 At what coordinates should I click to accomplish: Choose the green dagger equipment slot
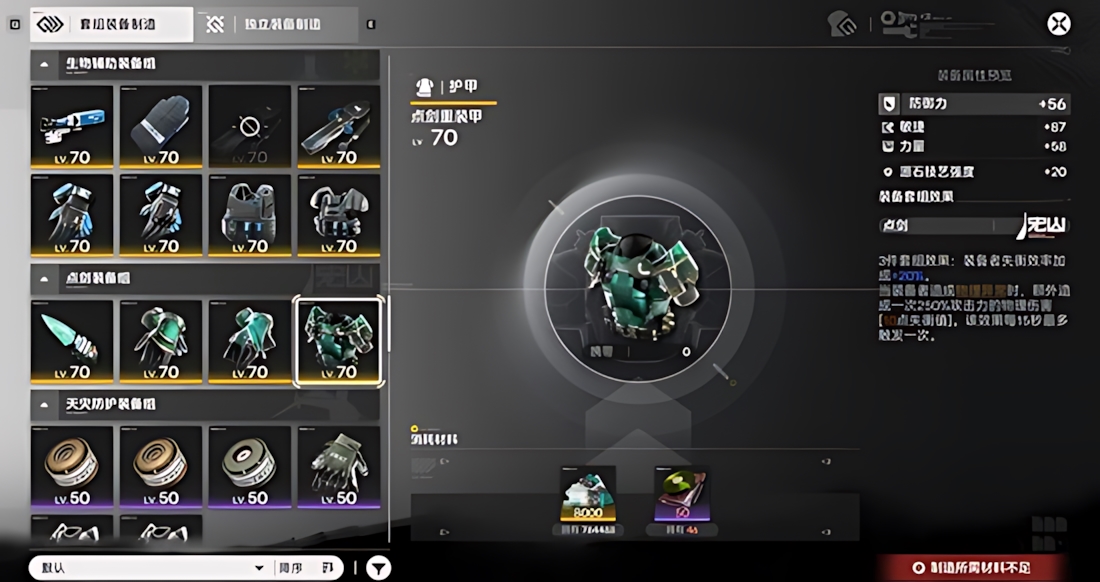(72, 342)
